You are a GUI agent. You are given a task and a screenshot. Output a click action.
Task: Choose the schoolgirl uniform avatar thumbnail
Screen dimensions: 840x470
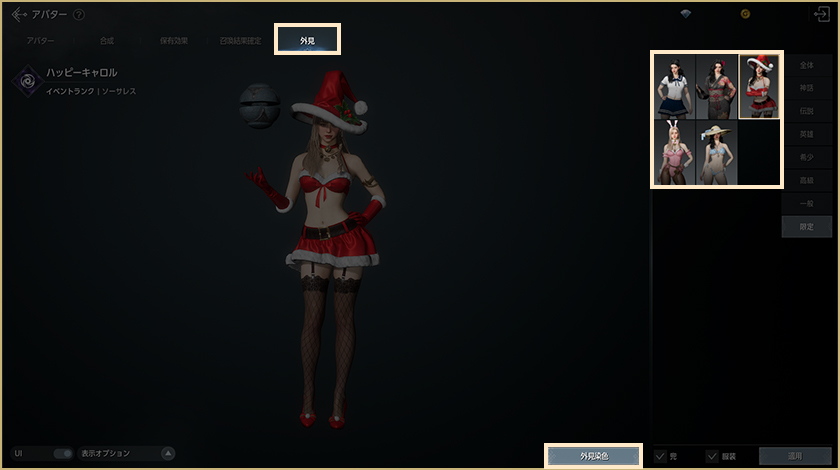675,87
